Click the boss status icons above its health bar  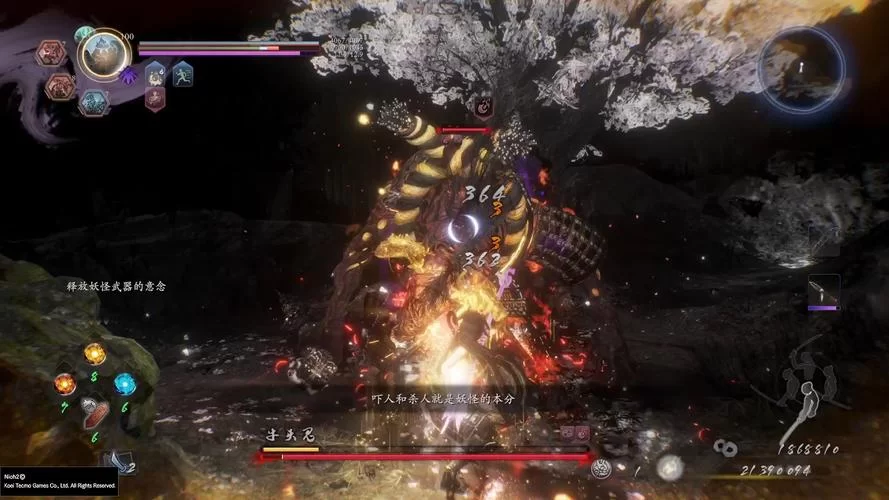pyautogui.click(x=574, y=433)
